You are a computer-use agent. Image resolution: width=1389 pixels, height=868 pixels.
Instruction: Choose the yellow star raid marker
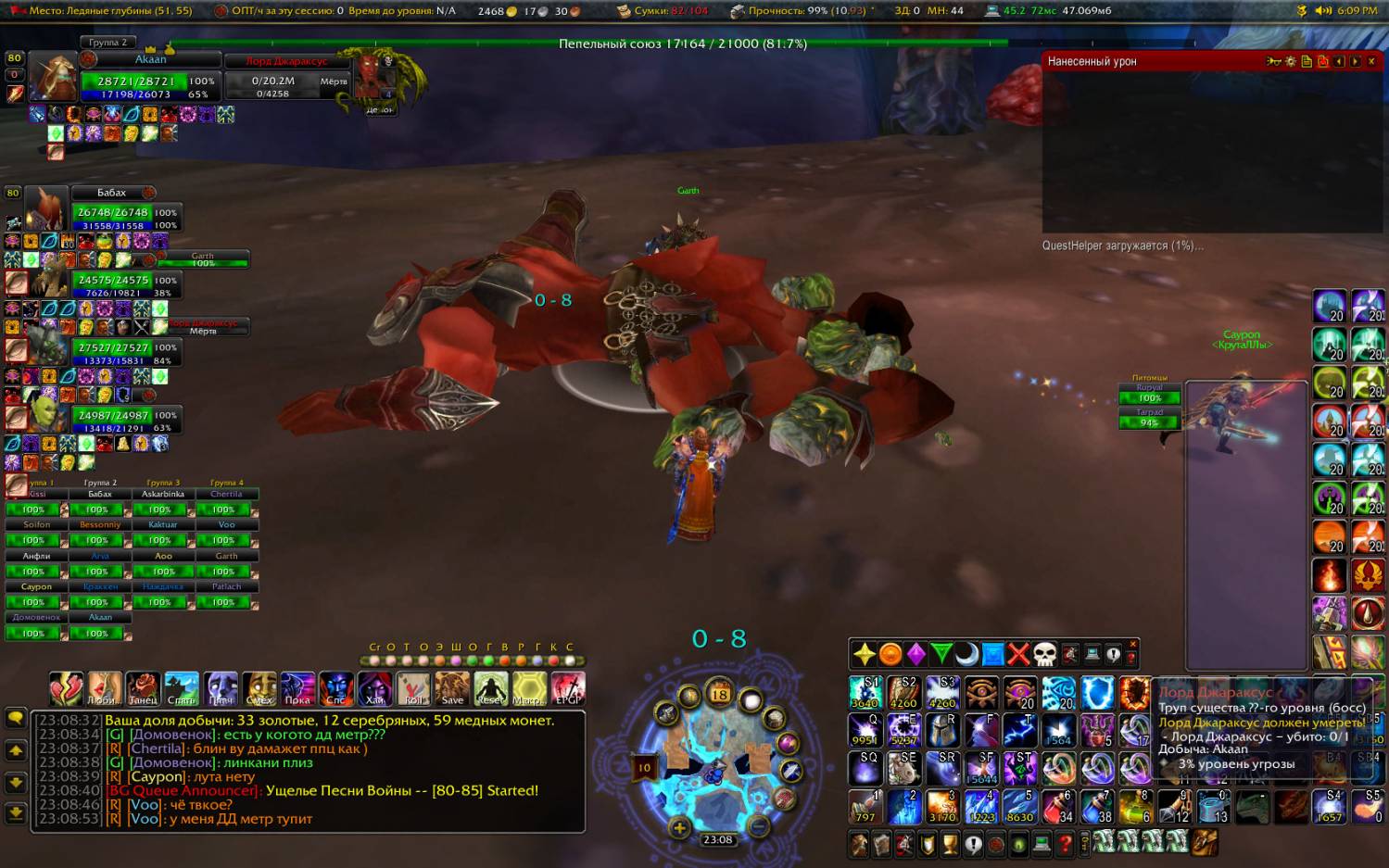[x=864, y=654]
